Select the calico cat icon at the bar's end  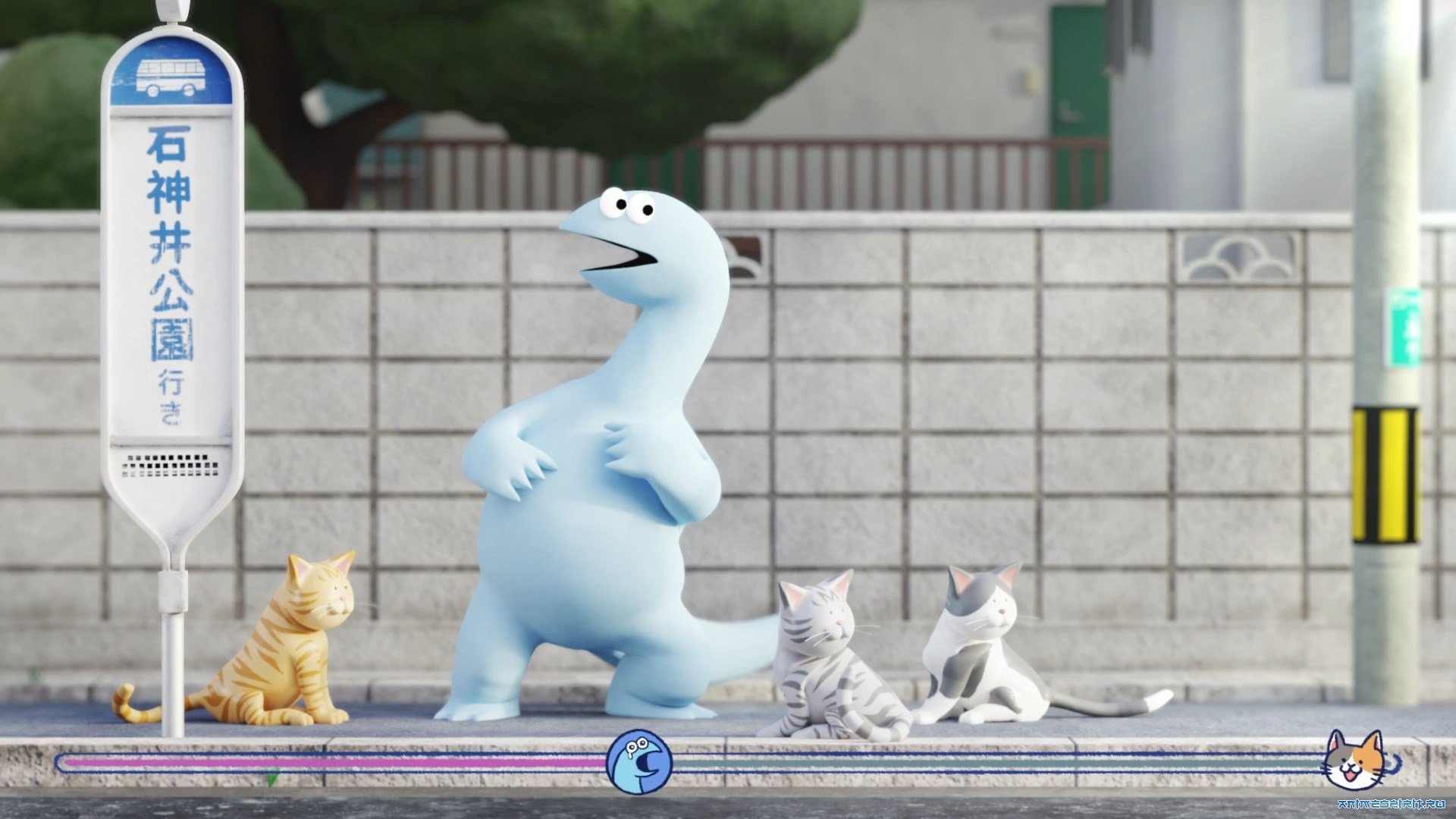click(1354, 761)
